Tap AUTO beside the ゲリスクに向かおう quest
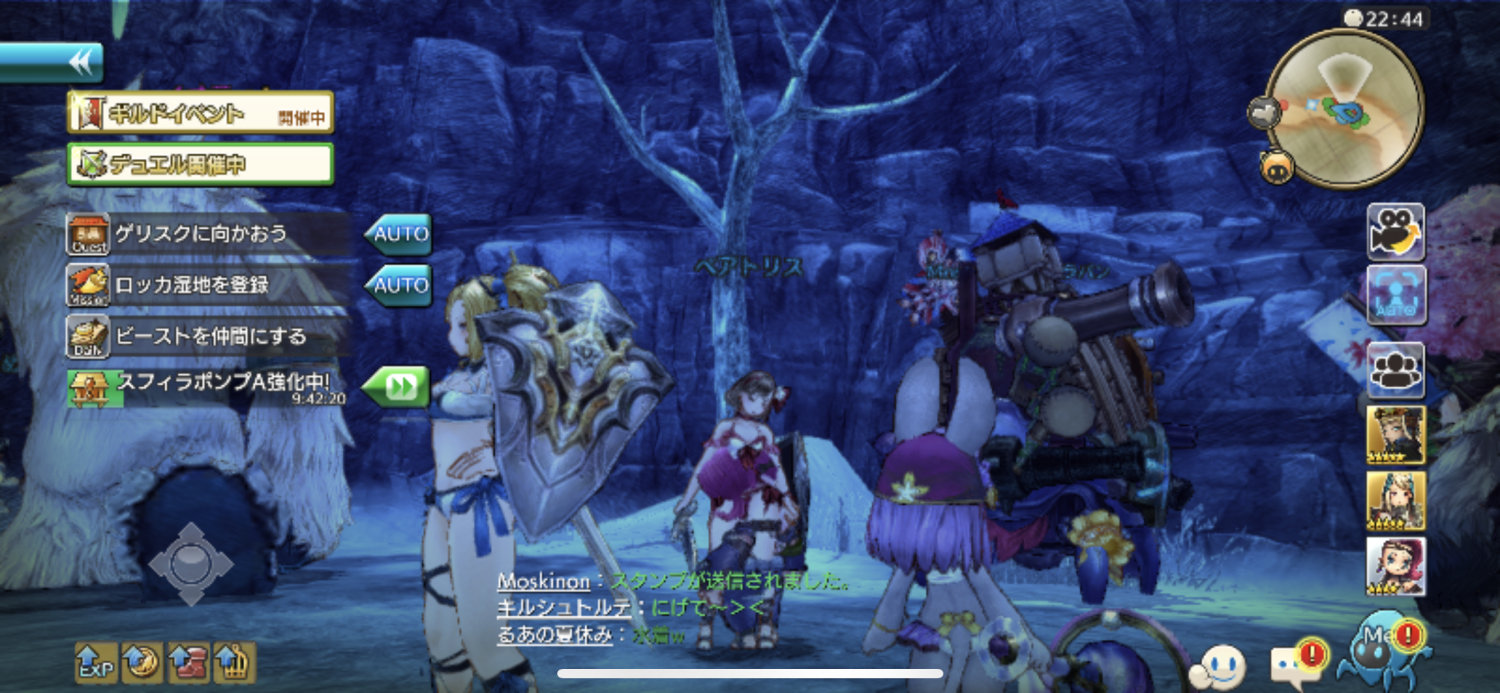Image resolution: width=1500 pixels, height=693 pixels. click(x=398, y=235)
